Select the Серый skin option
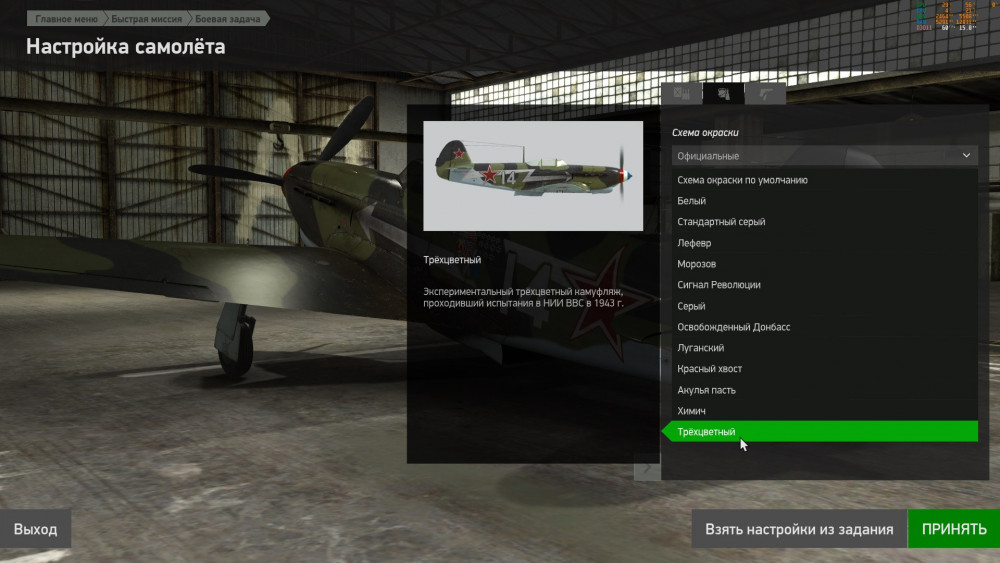This screenshot has width=1000, height=563. (x=692, y=306)
